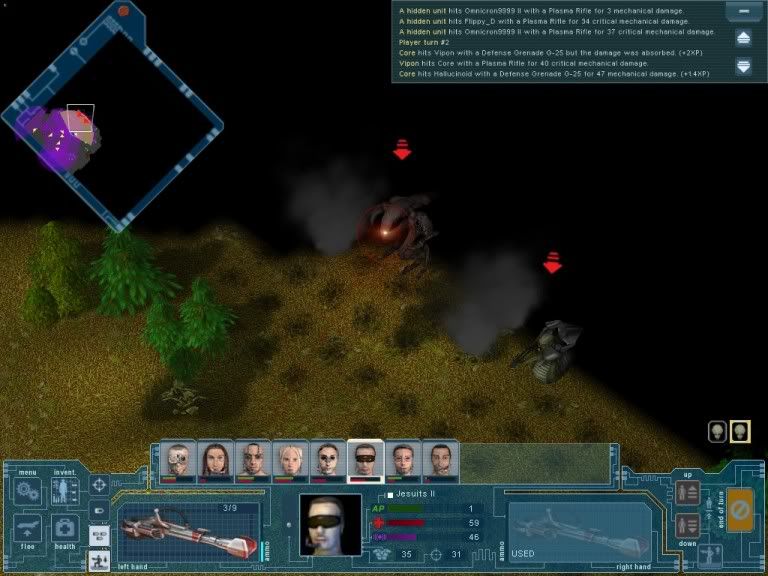This screenshot has width=768, height=576.
Task: End the current turn
Action: pos(740,509)
